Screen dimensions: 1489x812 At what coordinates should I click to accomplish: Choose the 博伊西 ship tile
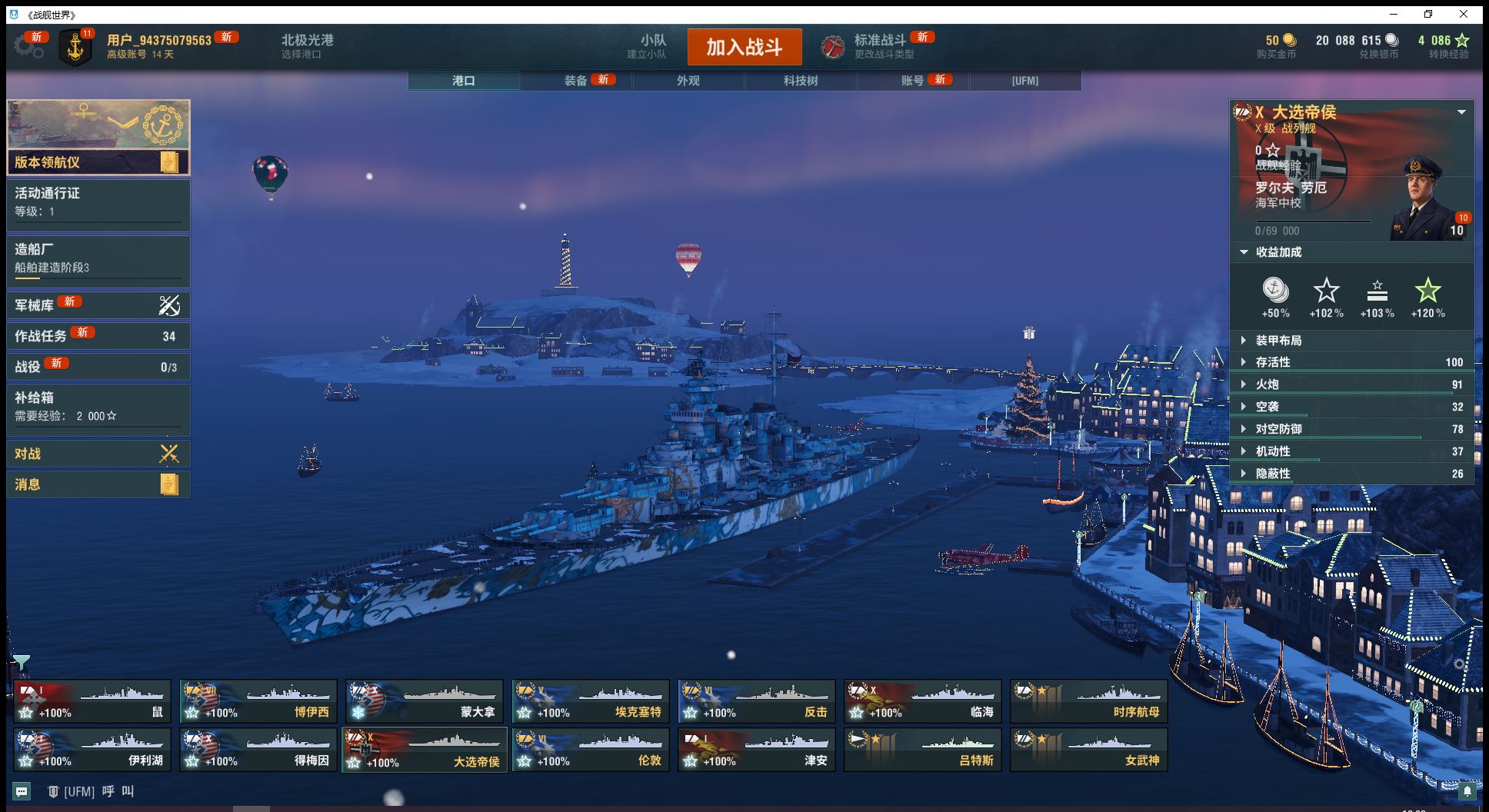tap(258, 701)
